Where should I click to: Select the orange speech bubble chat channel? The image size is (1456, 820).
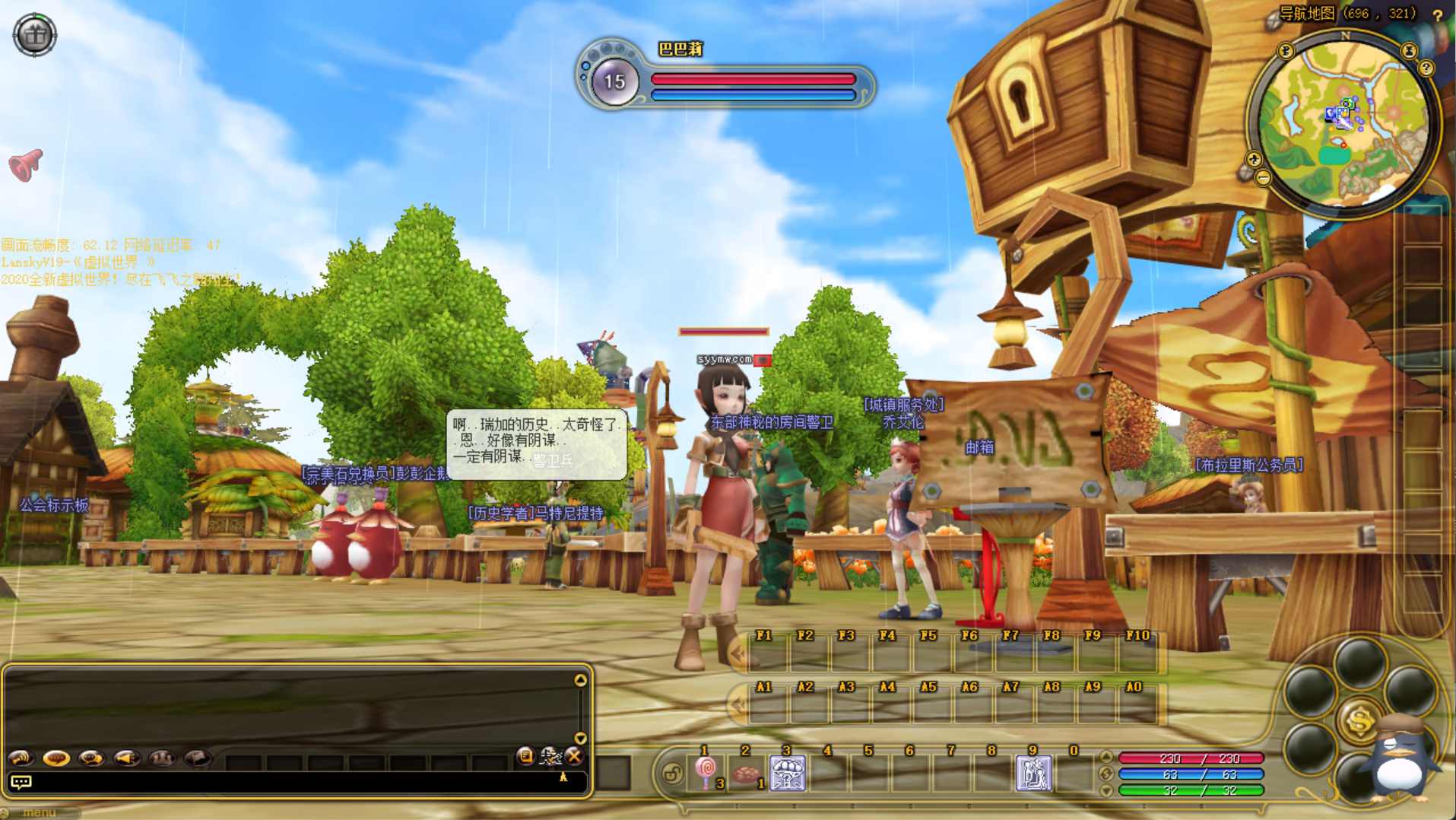[56, 758]
